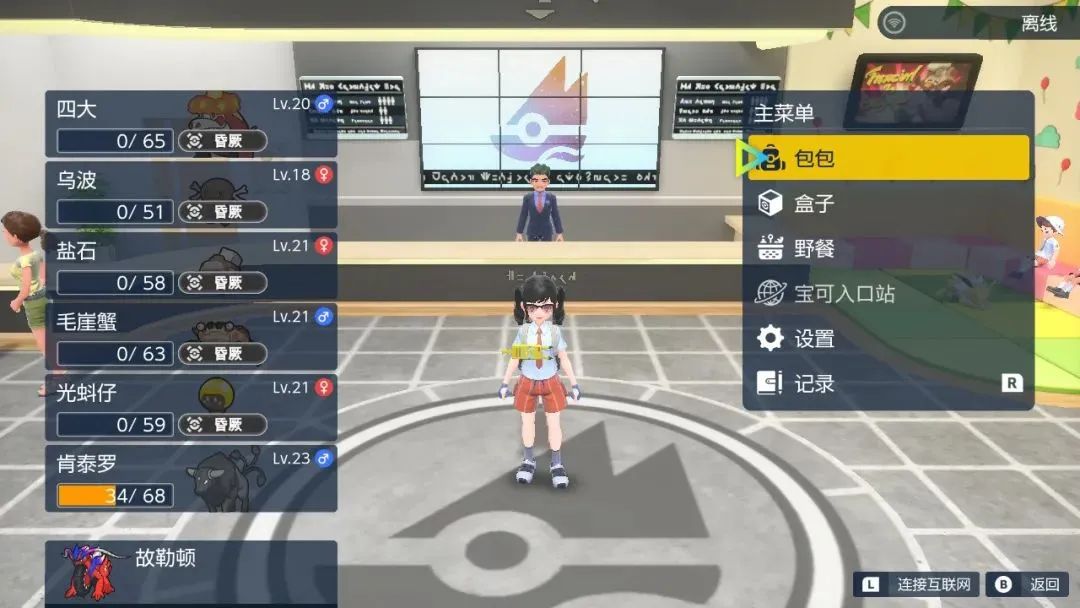
Task: Select party member 盐石
Action: (190, 267)
